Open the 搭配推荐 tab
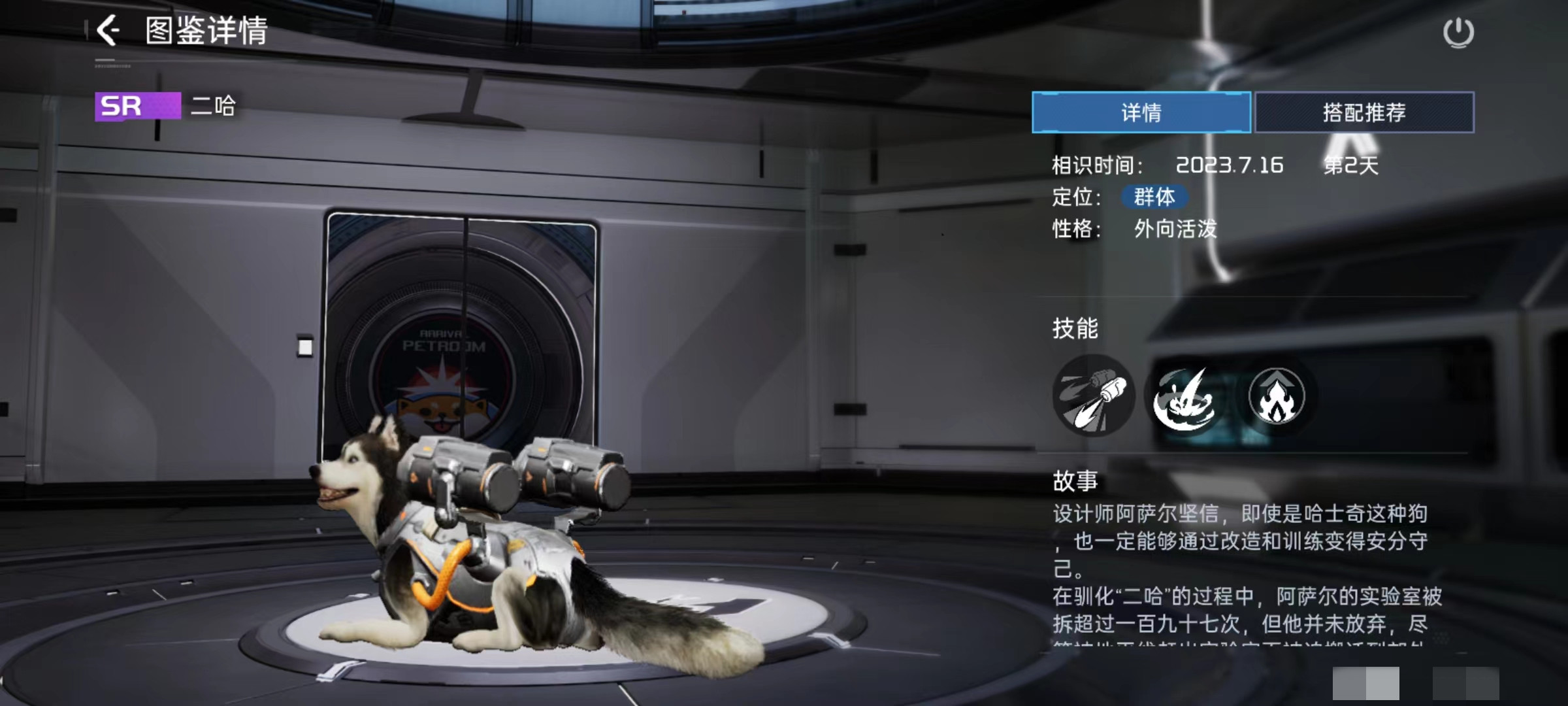 [x=1364, y=112]
